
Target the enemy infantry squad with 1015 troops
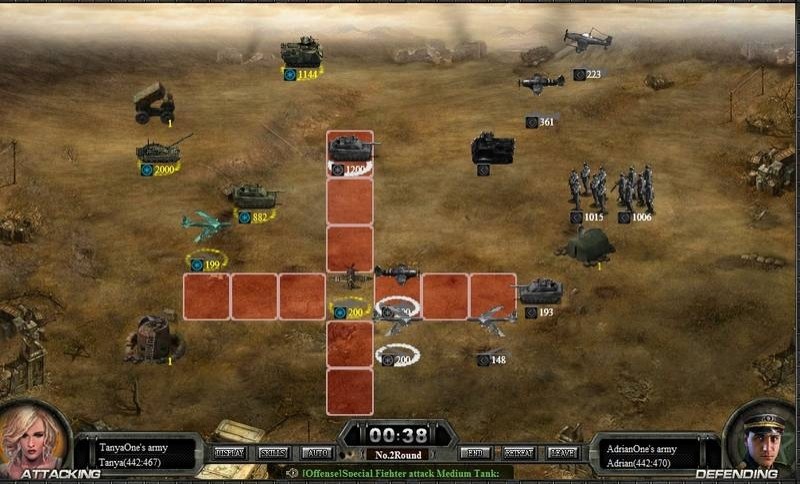coord(588,187)
